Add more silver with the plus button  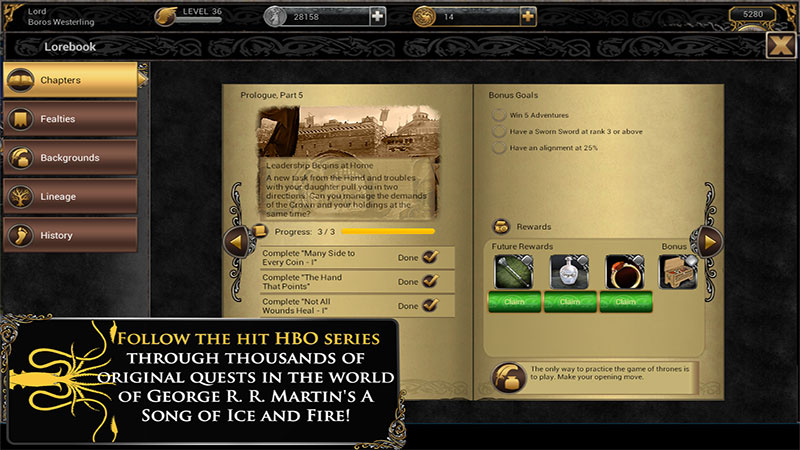377,16
